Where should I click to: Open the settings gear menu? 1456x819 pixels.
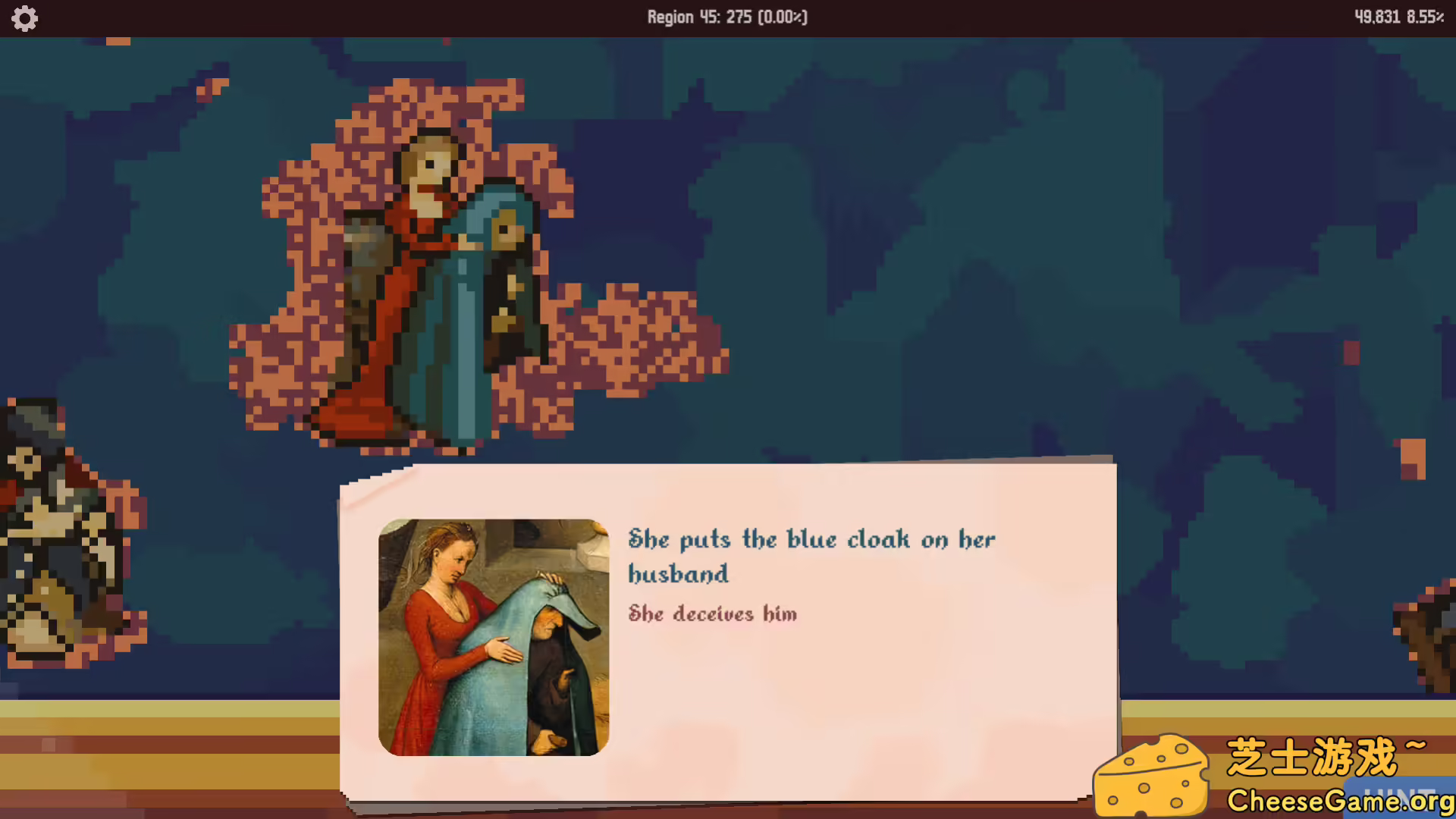[x=25, y=18]
